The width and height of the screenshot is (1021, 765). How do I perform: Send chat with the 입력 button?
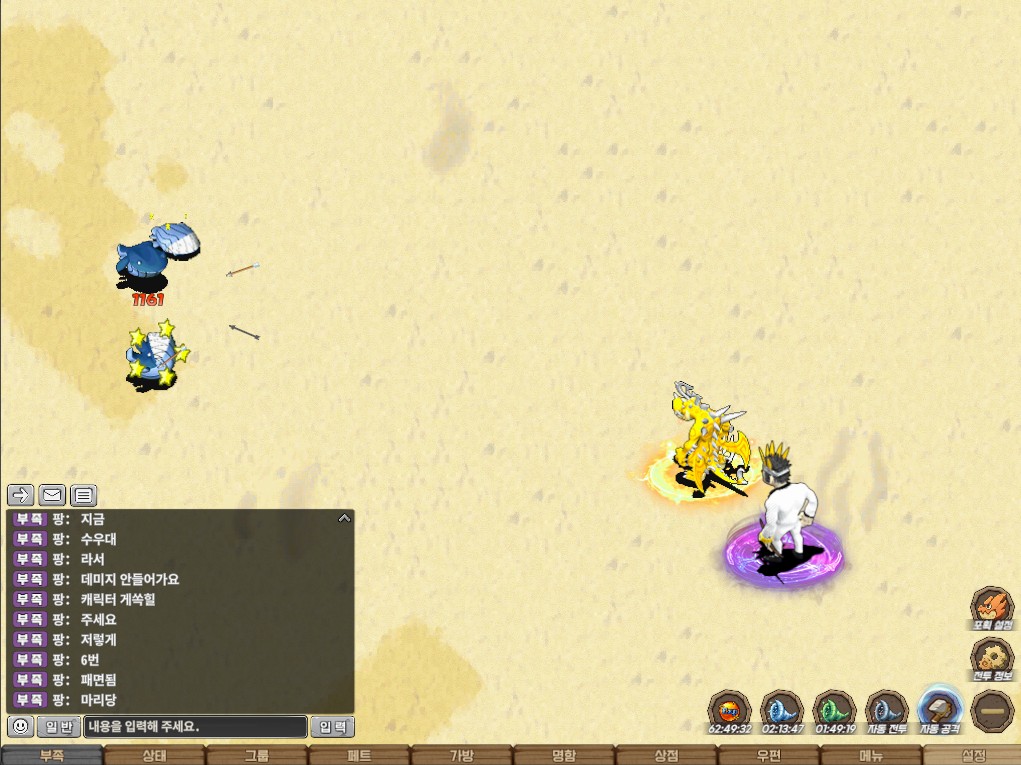coord(332,727)
